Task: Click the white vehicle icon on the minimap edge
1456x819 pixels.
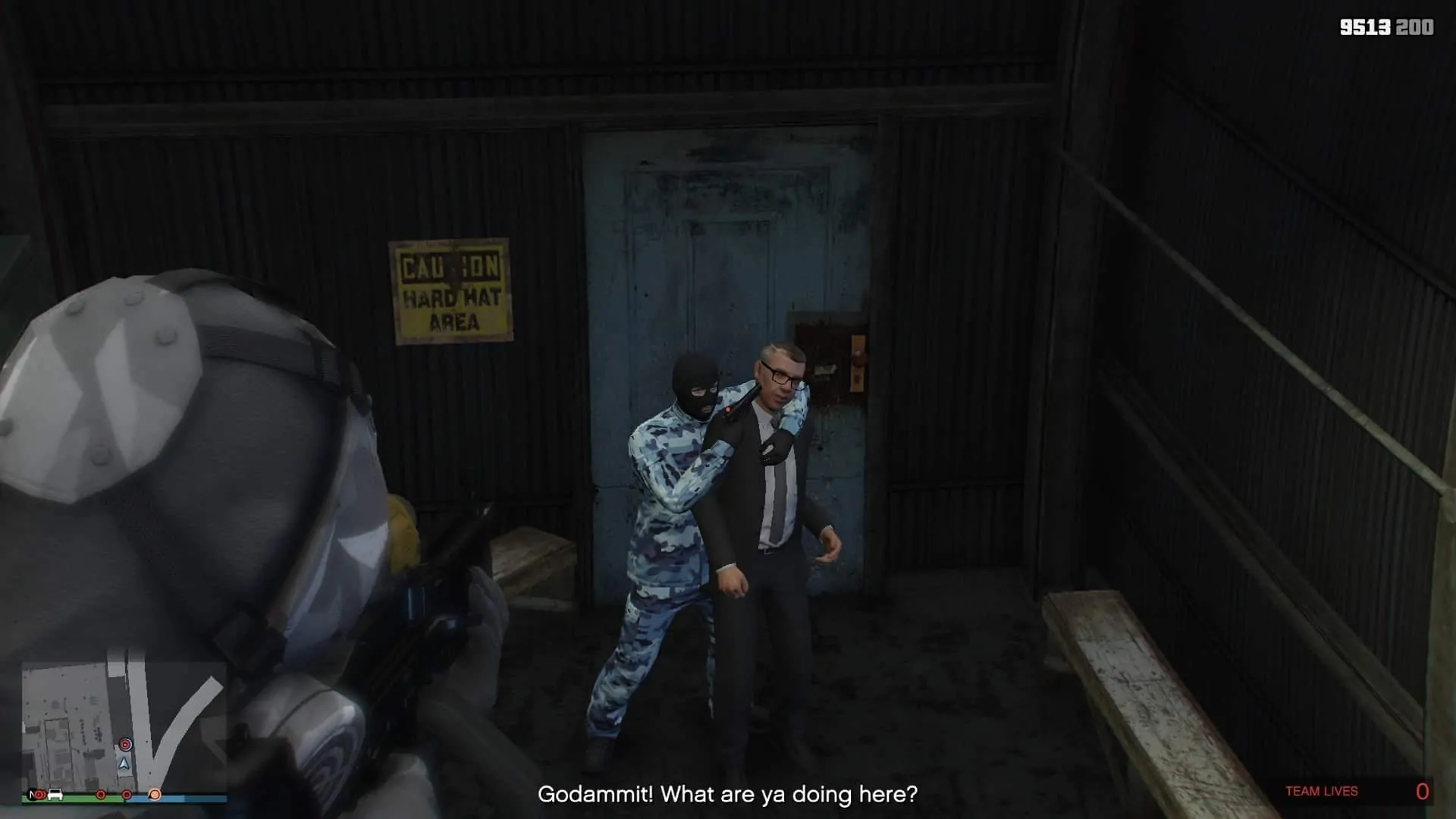Action: pyautogui.click(x=55, y=795)
